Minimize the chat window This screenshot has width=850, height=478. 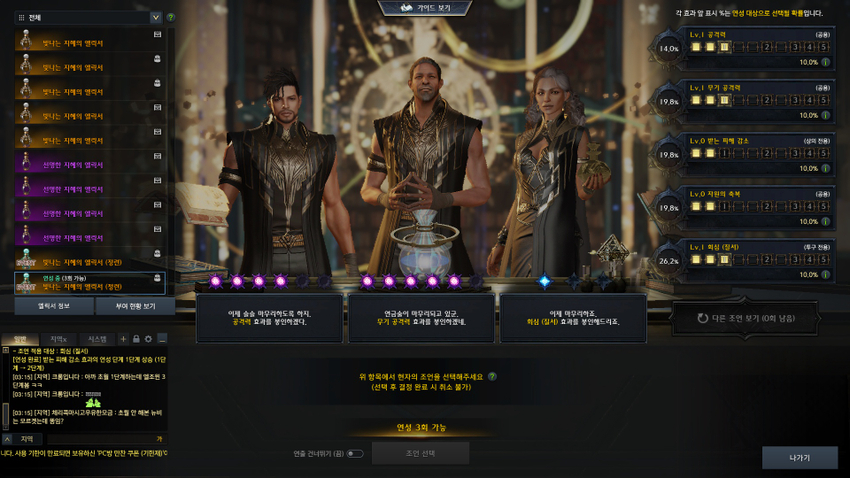coord(162,339)
